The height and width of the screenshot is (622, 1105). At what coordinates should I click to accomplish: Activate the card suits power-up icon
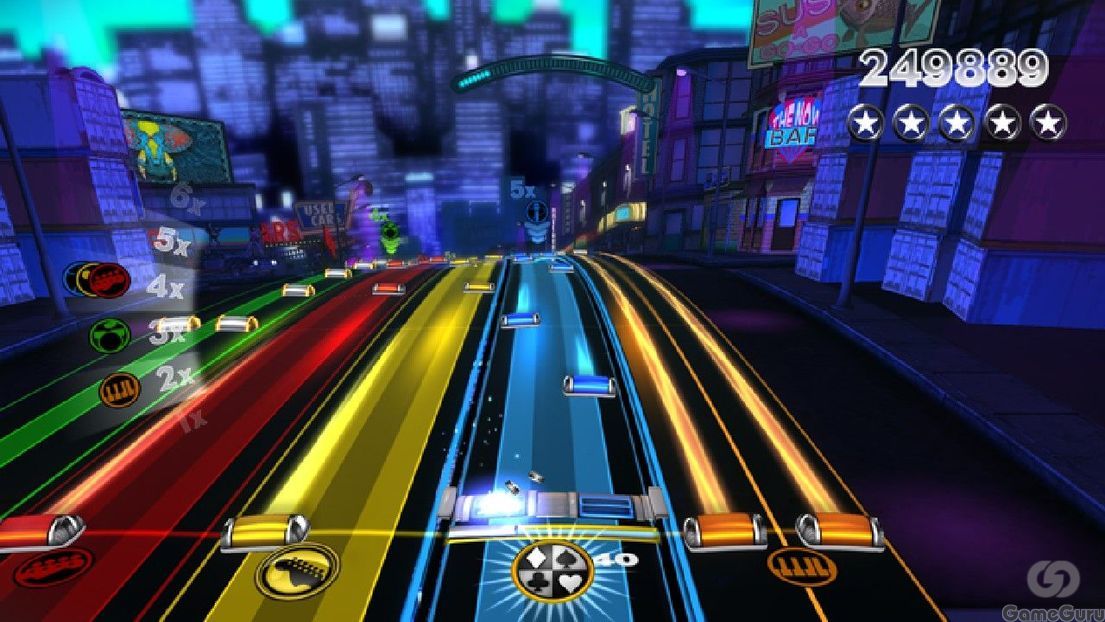point(552,571)
